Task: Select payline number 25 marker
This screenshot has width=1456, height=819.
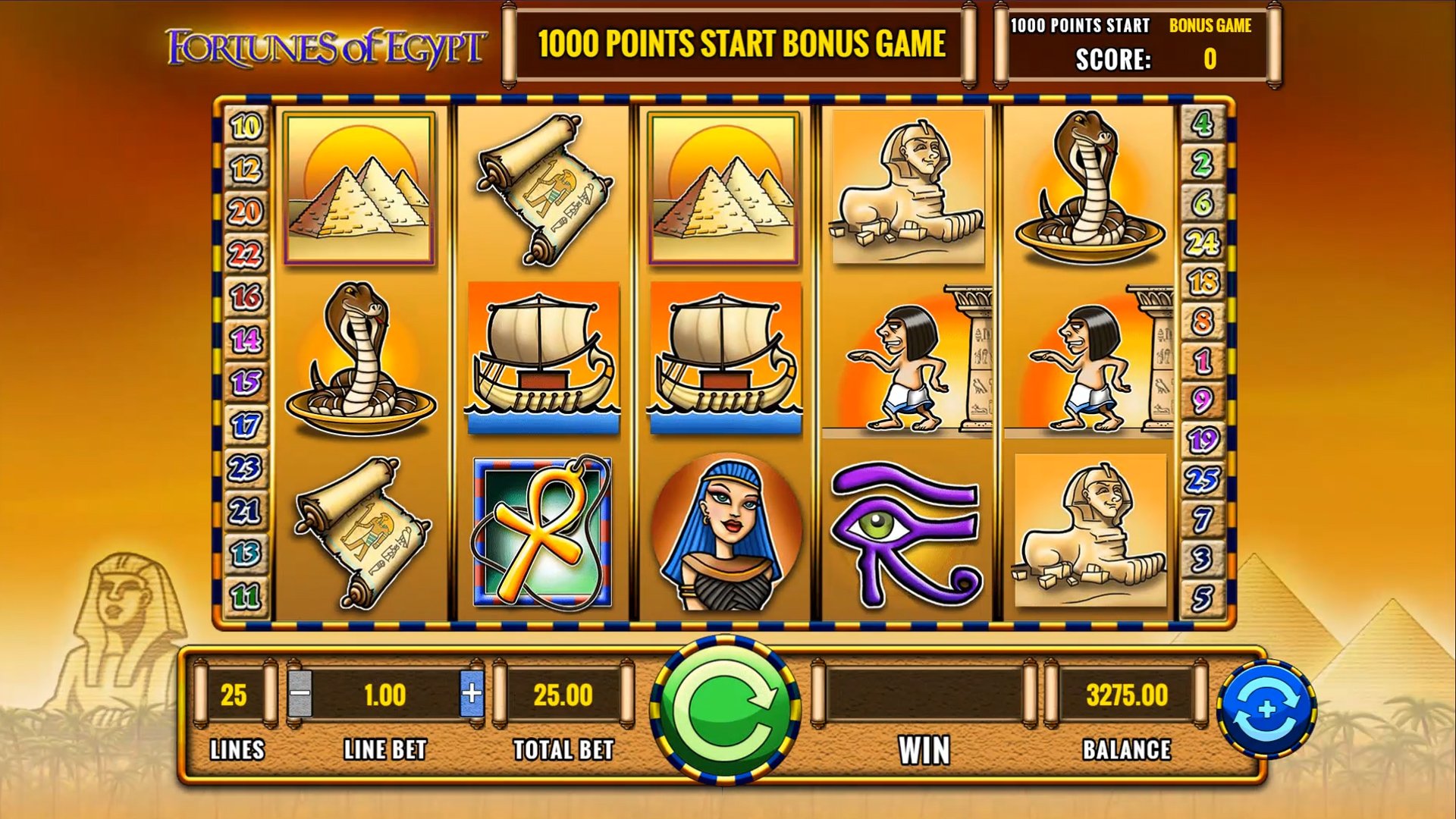Action: click(1202, 480)
